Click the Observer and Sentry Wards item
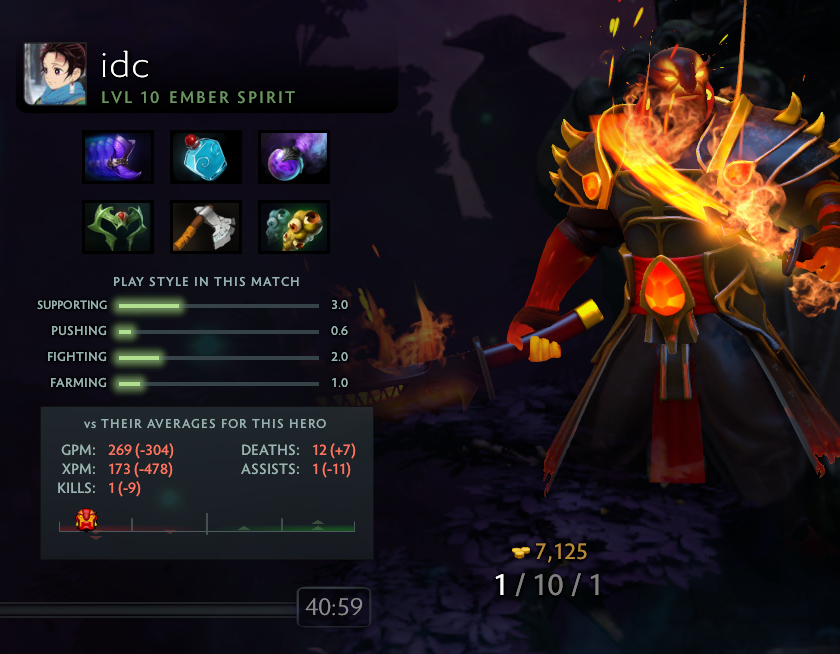Viewport: 840px width, 654px height. coord(294,227)
